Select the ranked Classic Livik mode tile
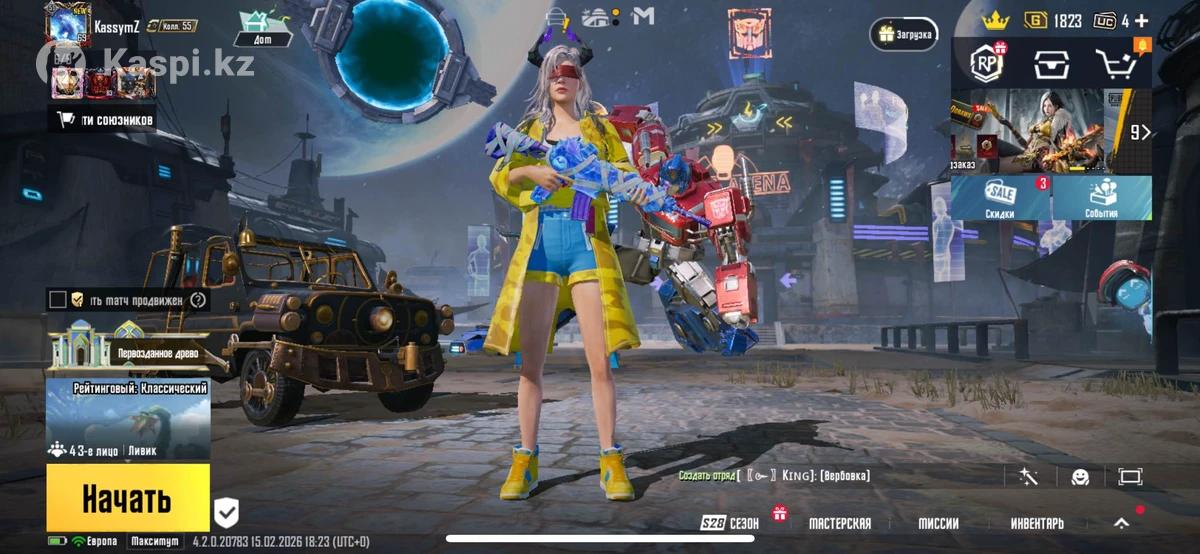This screenshot has height=554, width=1200. click(128, 420)
